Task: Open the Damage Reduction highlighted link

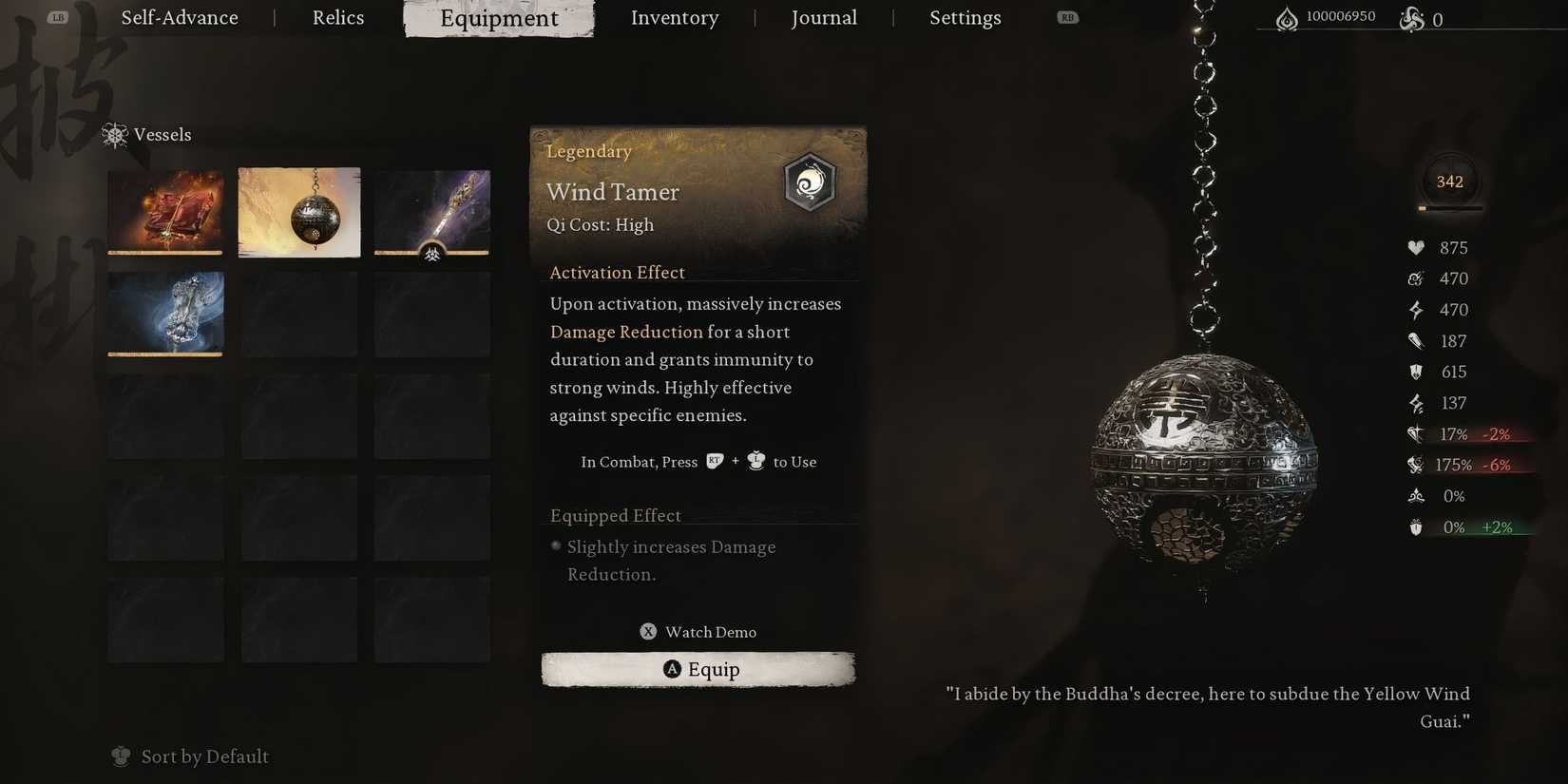Action: (626, 332)
